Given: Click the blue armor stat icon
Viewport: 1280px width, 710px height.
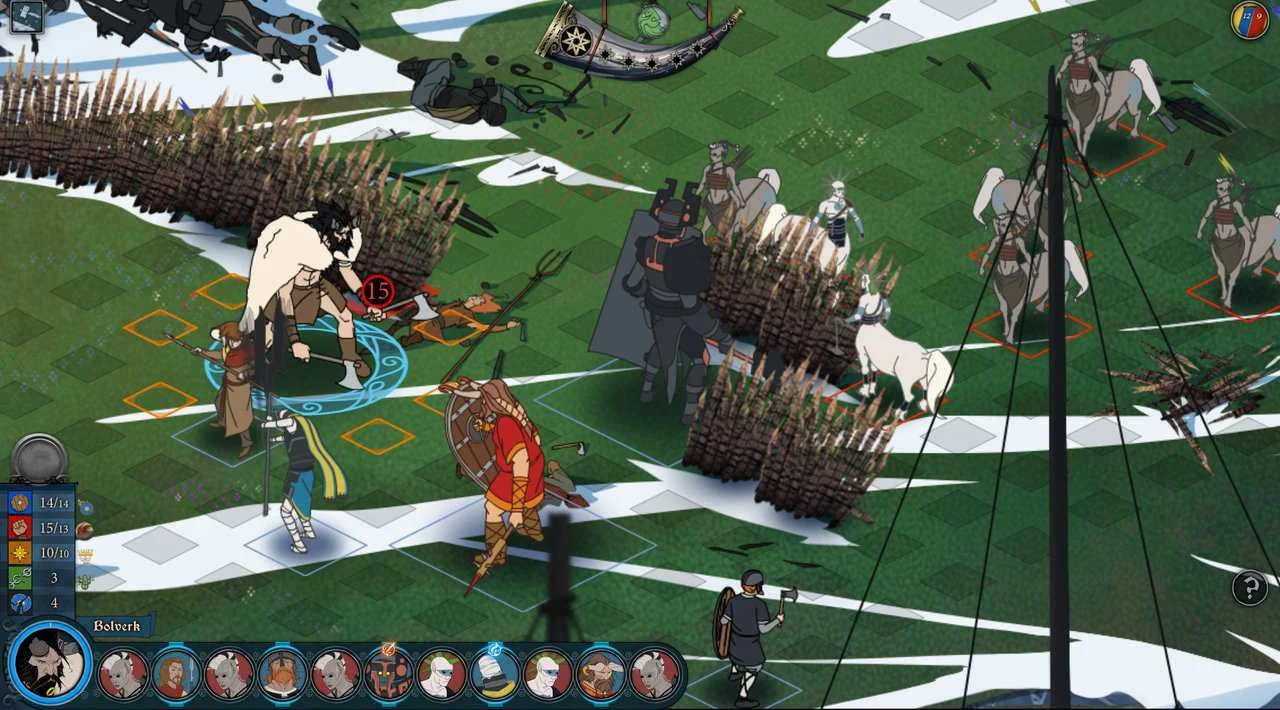Looking at the screenshot, I should pos(20,502).
